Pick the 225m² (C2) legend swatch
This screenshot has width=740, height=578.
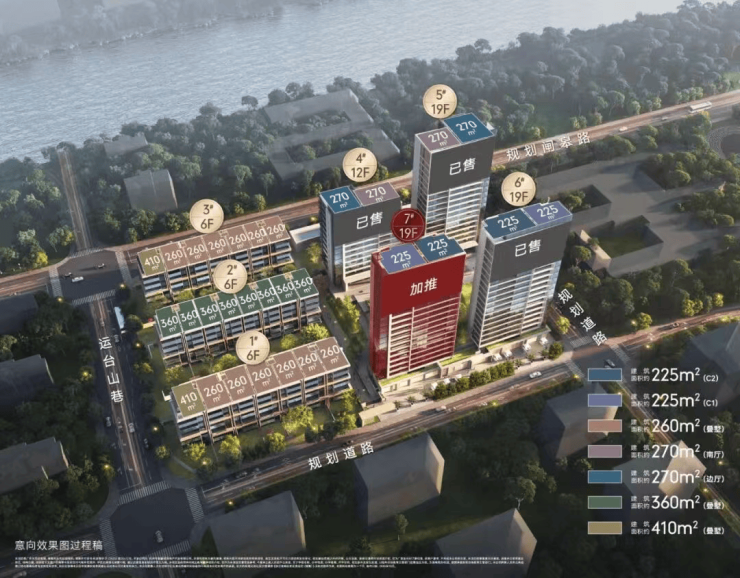[x=605, y=376]
